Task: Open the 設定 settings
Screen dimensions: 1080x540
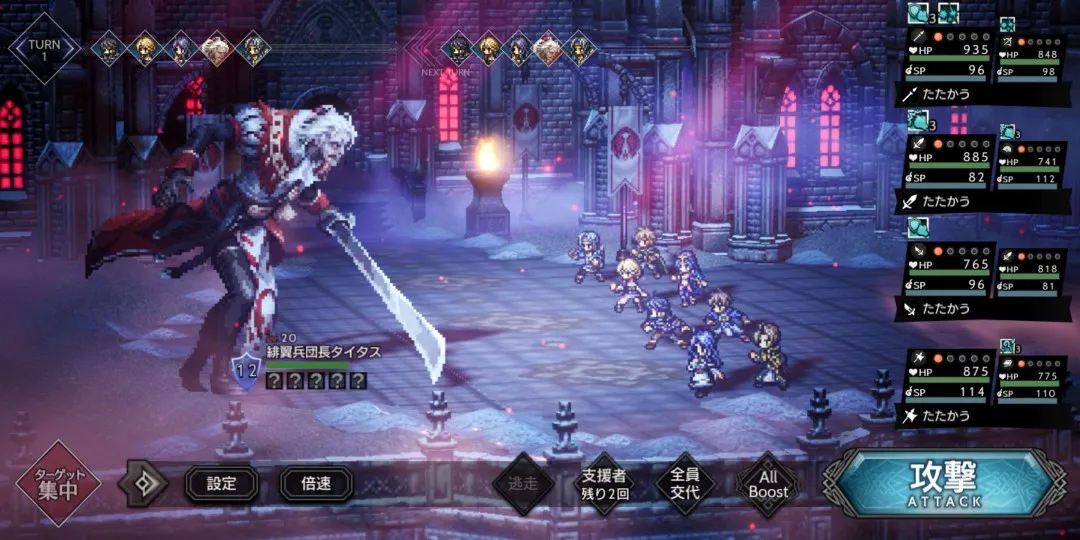Action: [x=221, y=484]
